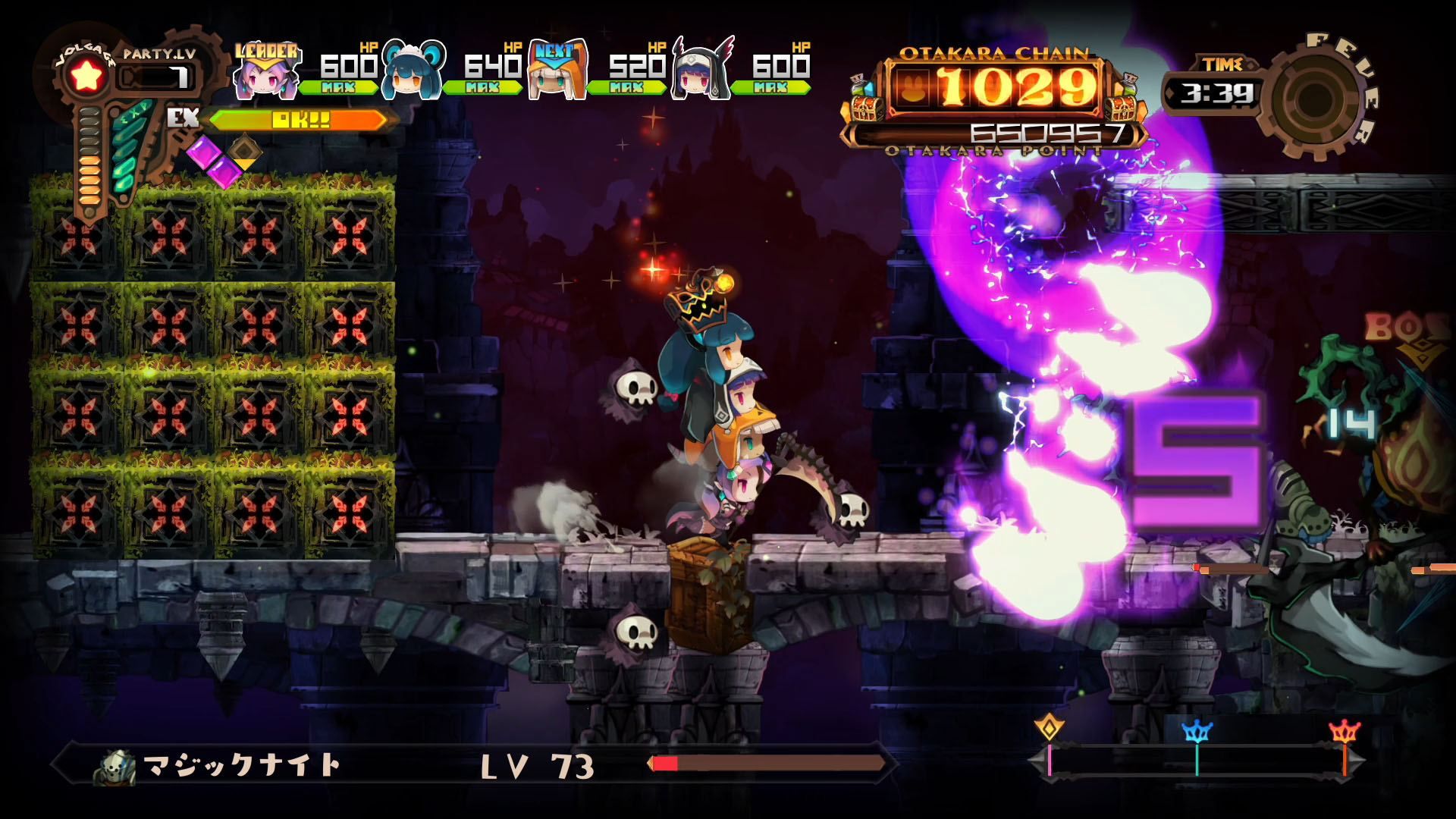
Task: Click the OTAKARA POINT 650957 score link
Action: (x=1046, y=134)
